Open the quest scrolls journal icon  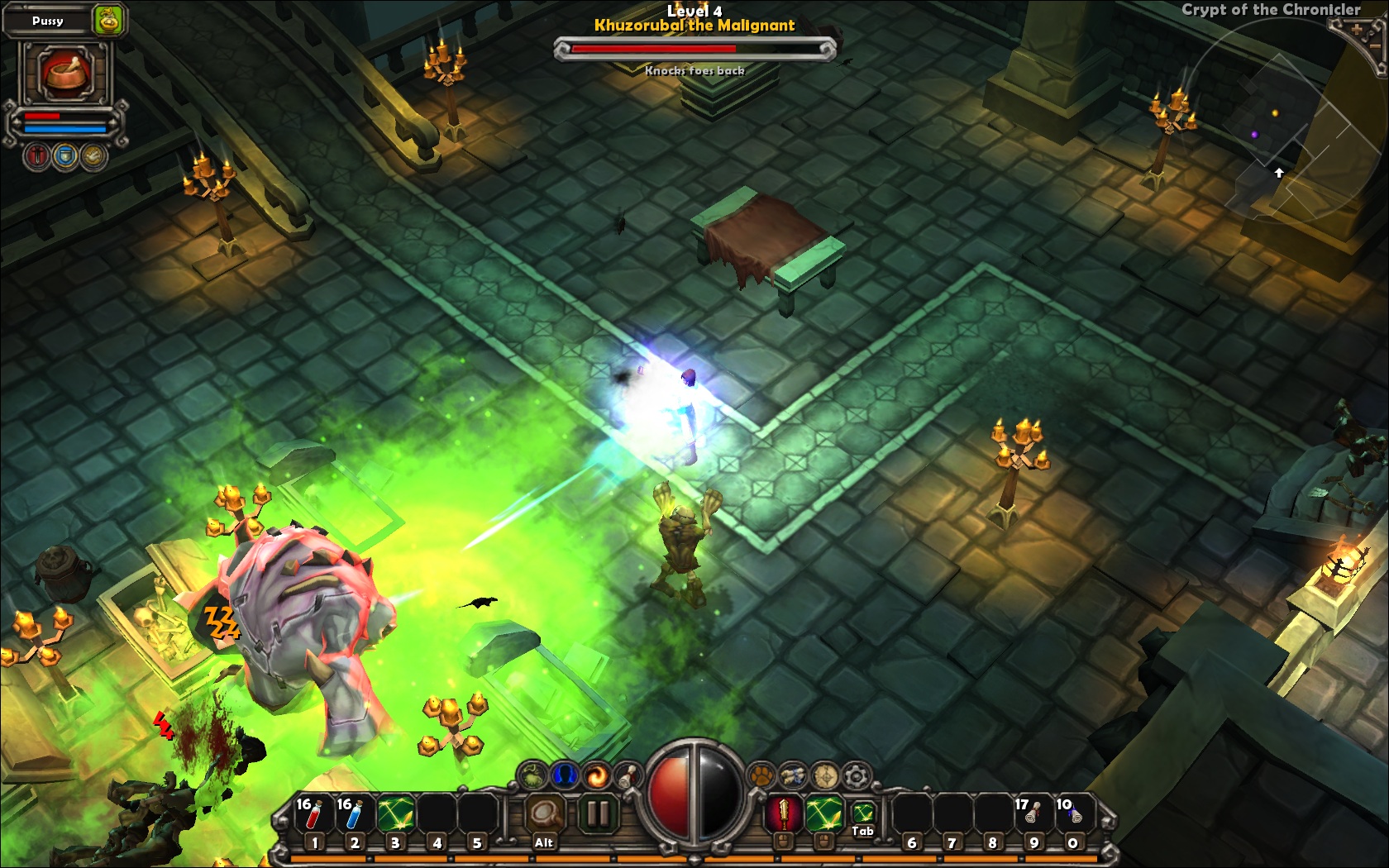pos(792,775)
